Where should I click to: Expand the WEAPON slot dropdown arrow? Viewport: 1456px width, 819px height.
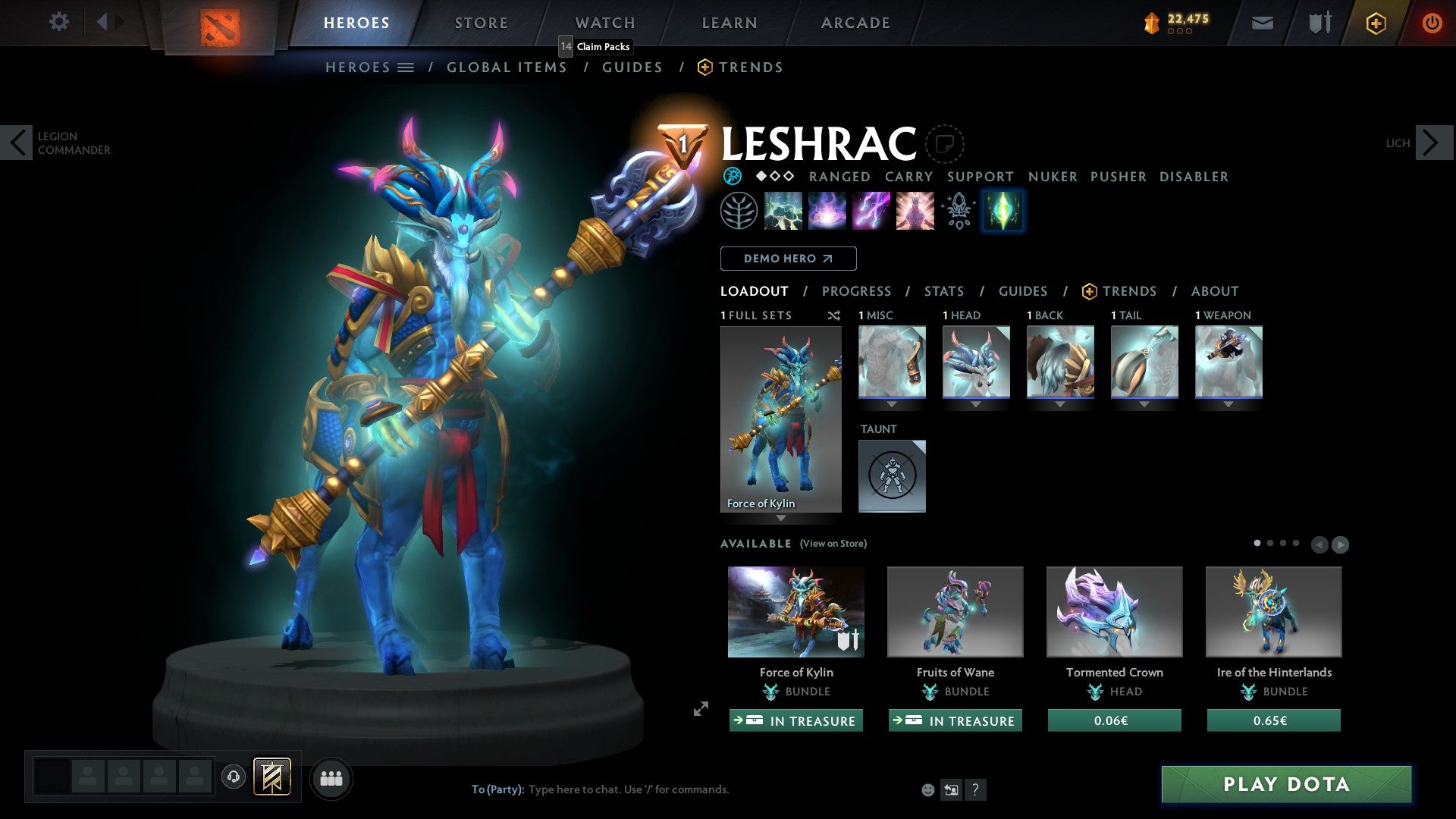(x=1229, y=404)
